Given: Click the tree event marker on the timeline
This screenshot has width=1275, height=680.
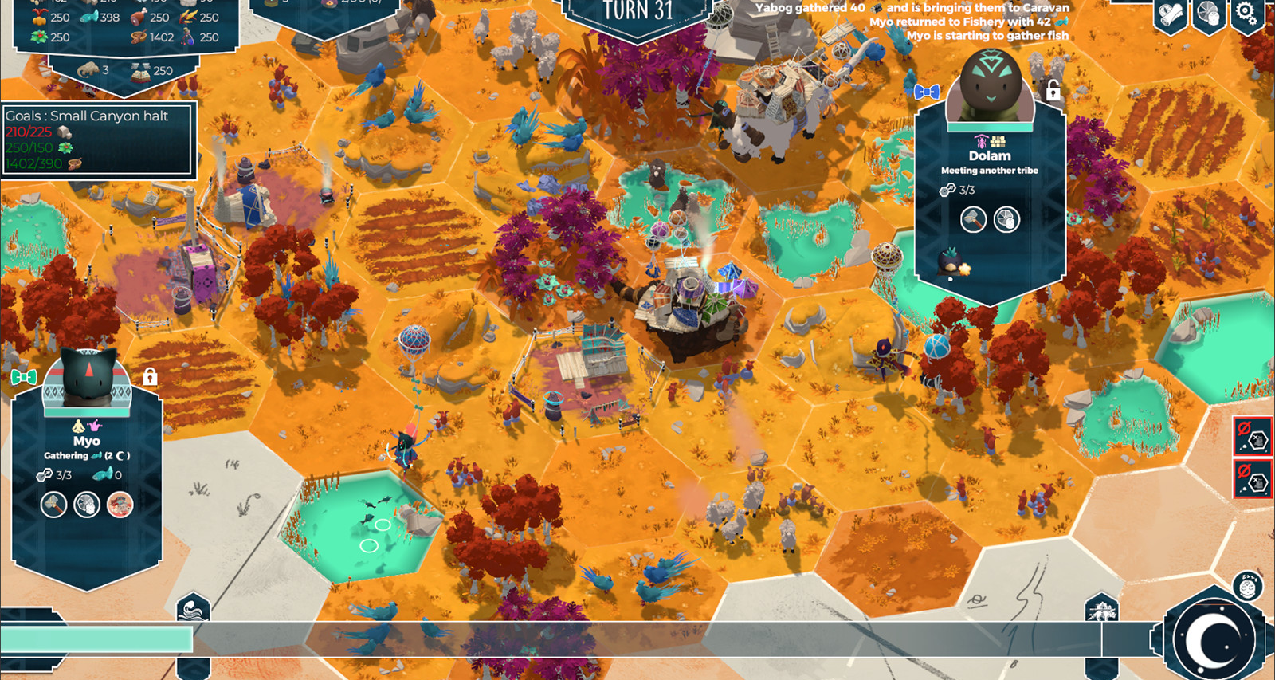Looking at the screenshot, I should [x=1101, y=608].
